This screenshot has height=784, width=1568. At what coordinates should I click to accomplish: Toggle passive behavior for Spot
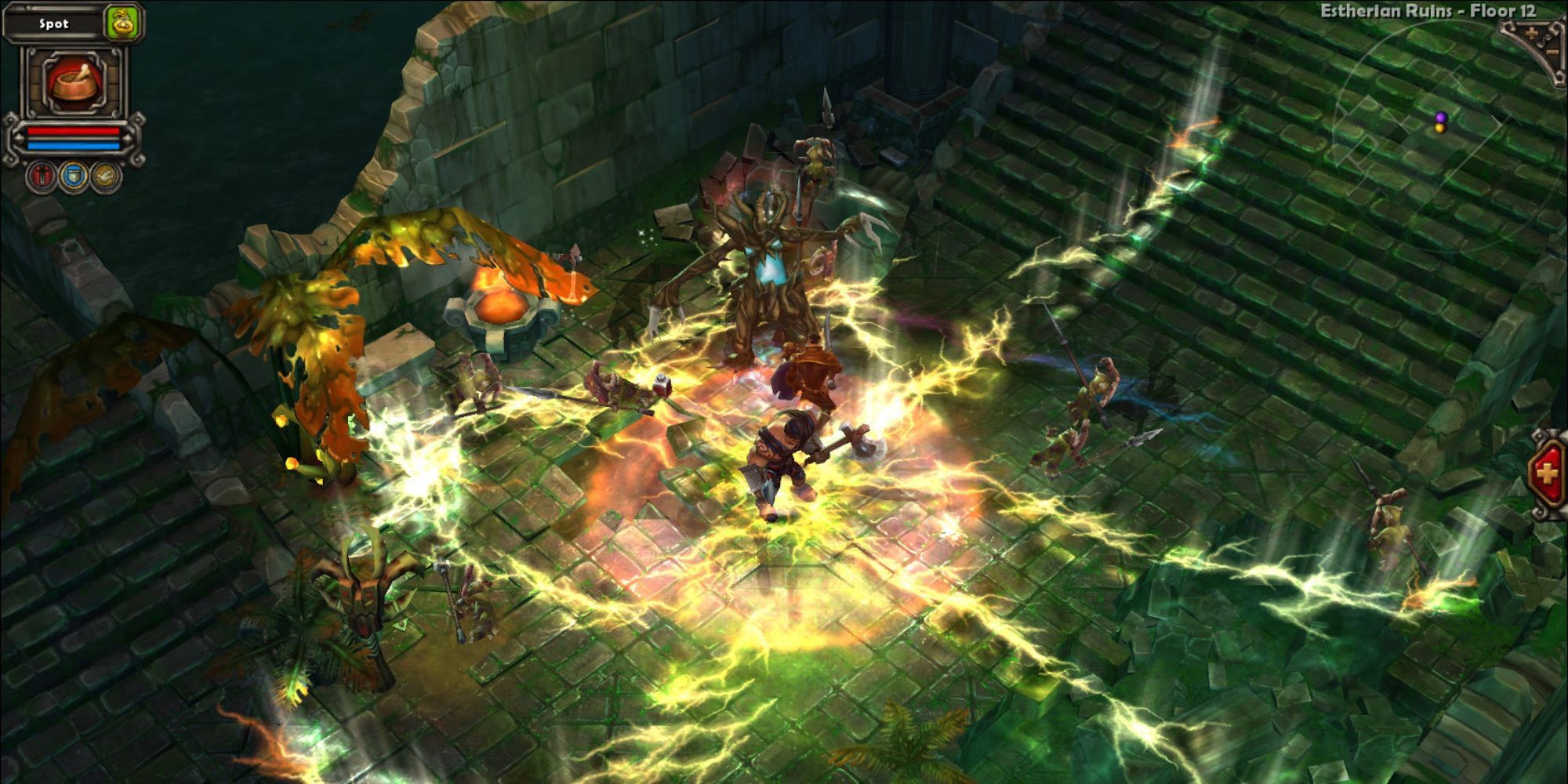[105, 176]
